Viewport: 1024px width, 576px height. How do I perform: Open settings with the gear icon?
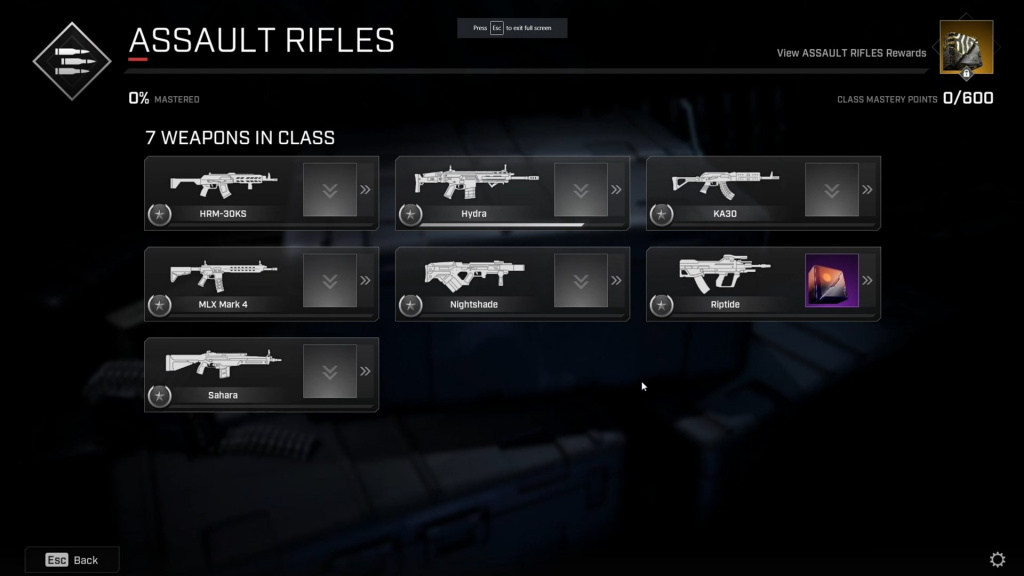tap(997, 560)
